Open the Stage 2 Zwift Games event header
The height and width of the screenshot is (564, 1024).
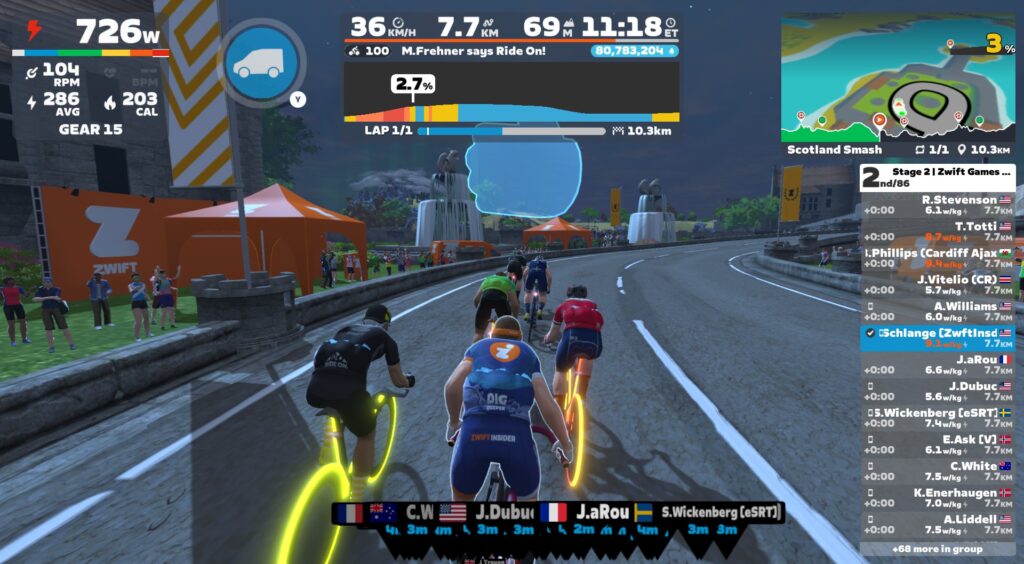[x=937, y=177]
